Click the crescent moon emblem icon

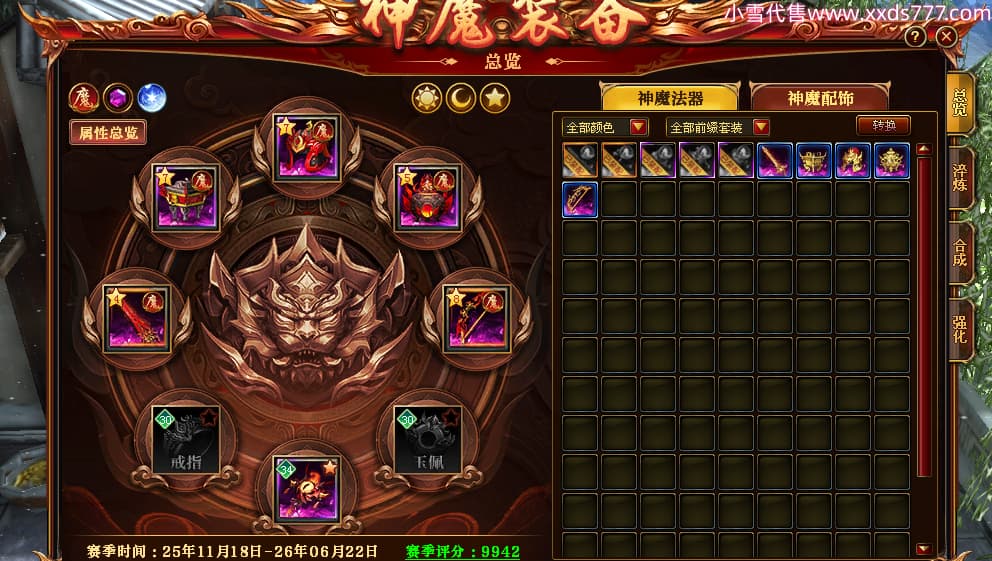click(461, 98)
